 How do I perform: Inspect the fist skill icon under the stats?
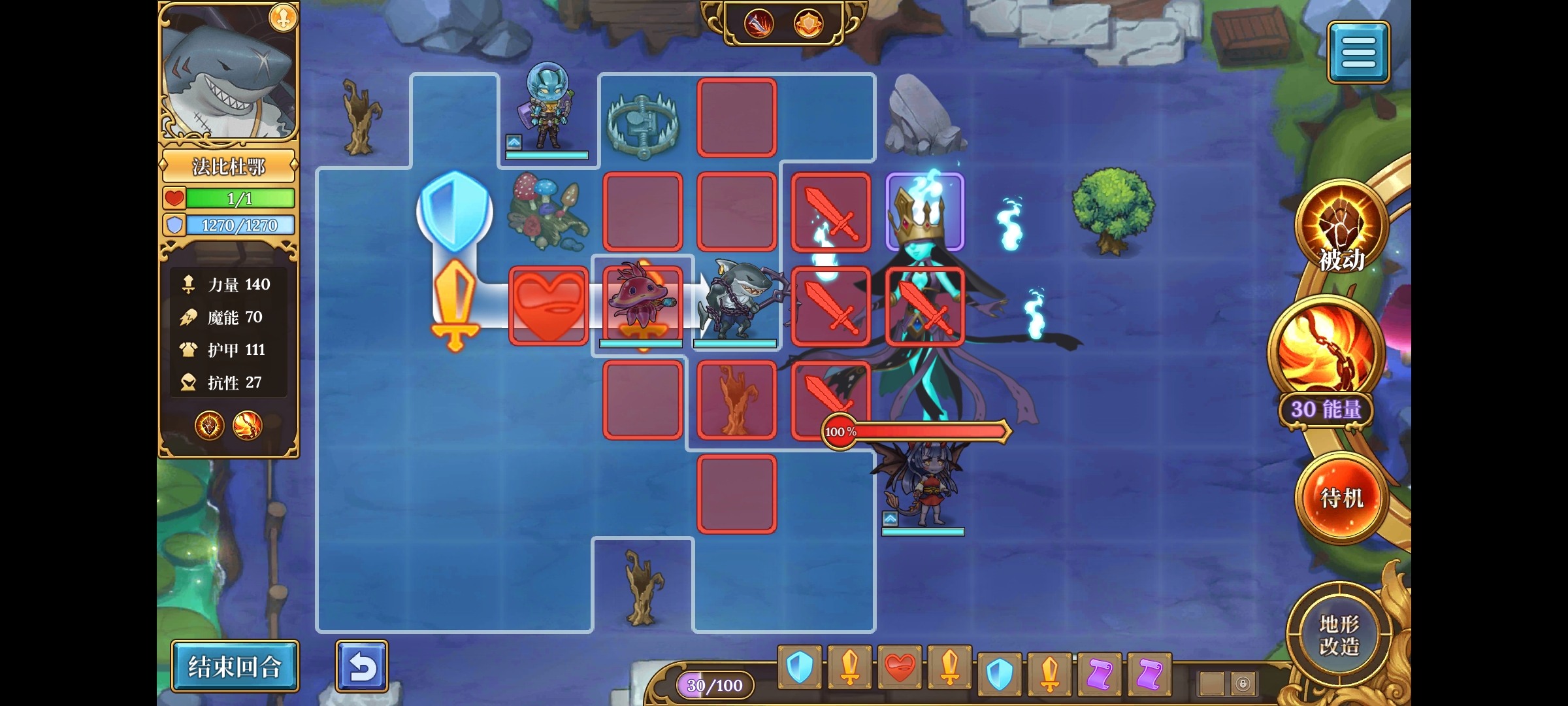pyautogui.click(x=210, y=426)
